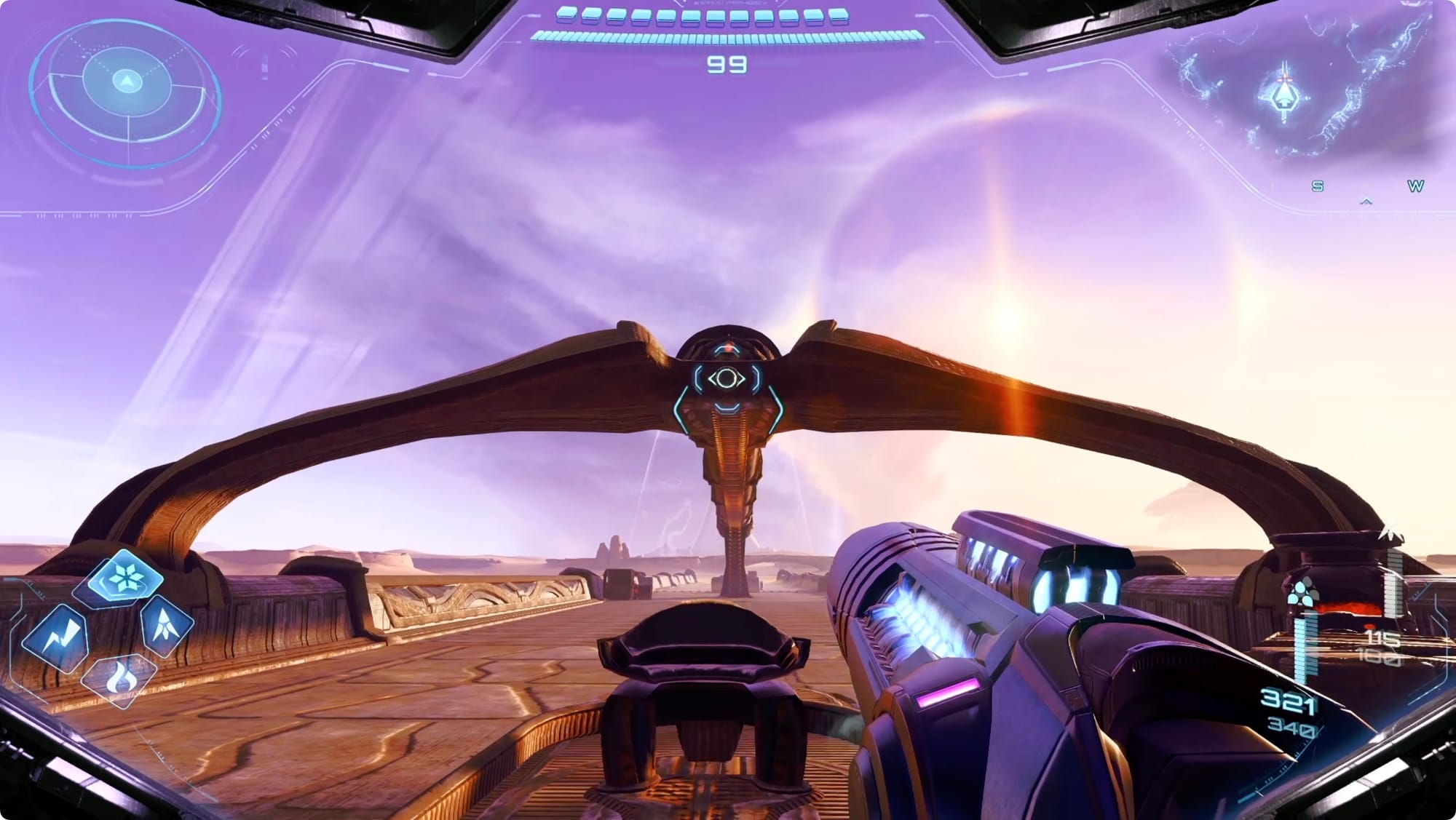1456x820 pixels.
Task: Switch to the flame shot icon
Action: click(118, 679)
